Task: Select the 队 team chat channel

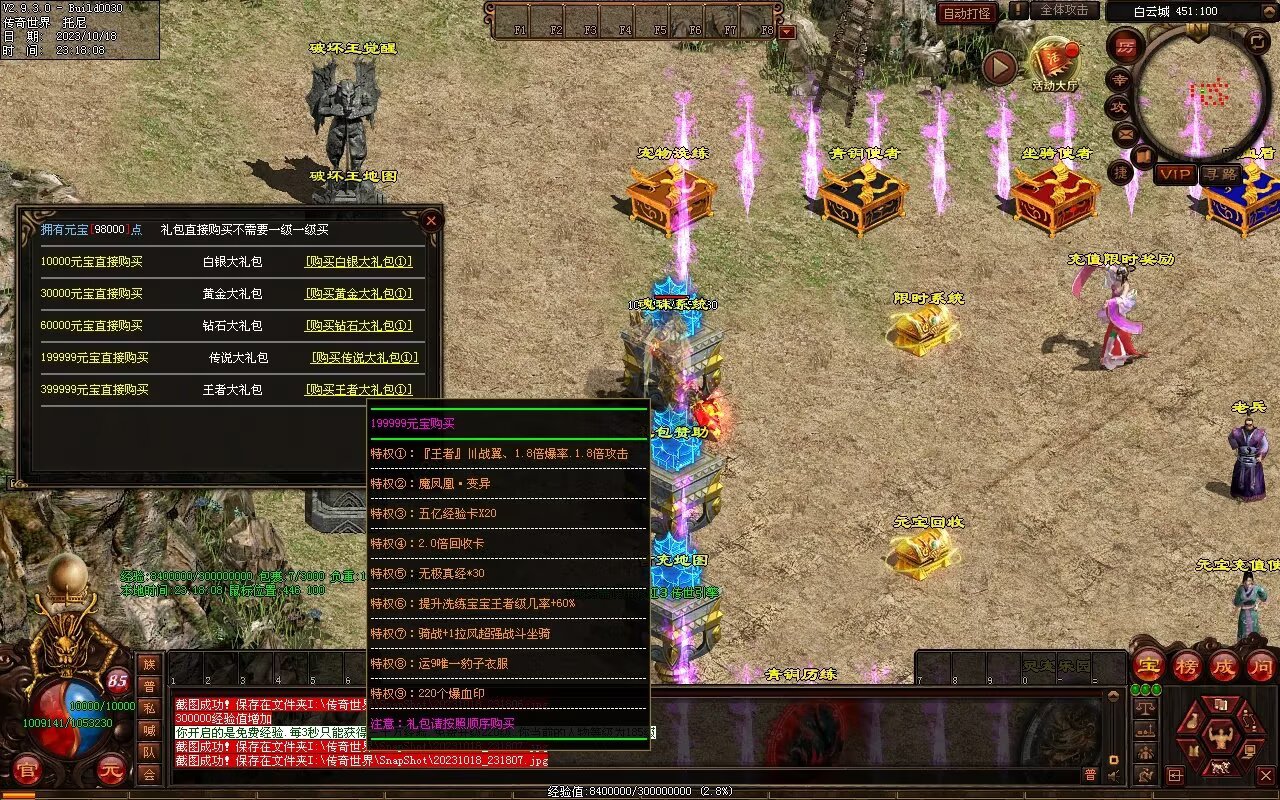Action: click(x=149, y=752)
